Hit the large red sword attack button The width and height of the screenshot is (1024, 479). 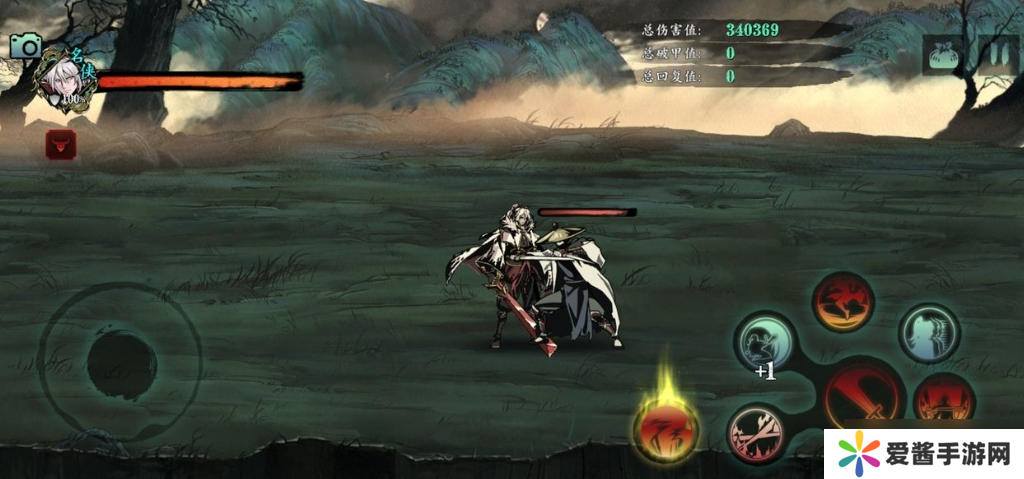863,397
